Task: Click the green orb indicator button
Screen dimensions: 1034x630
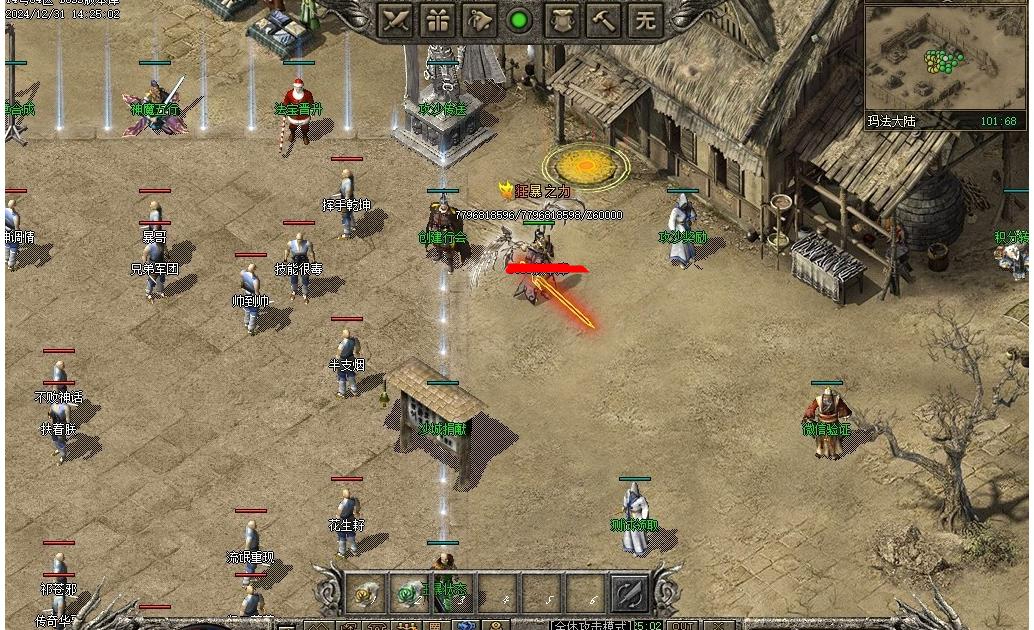Action: pyautogui.click(x=519, y=19)
